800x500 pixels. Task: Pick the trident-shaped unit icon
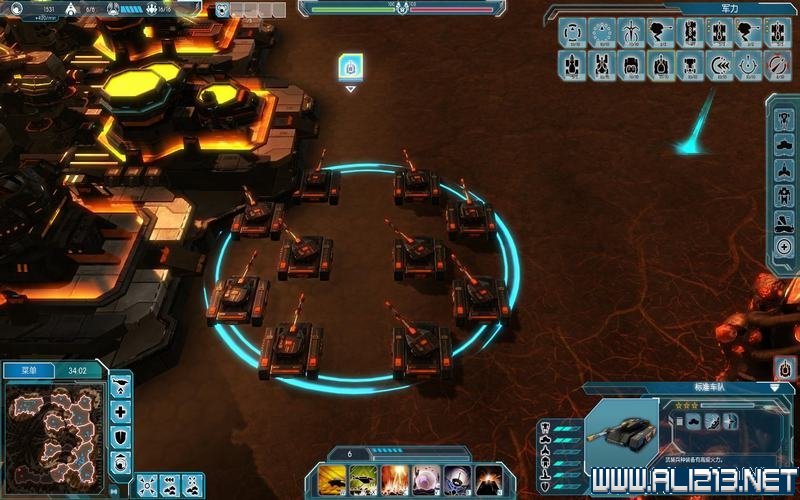click(x=630, y=32)
